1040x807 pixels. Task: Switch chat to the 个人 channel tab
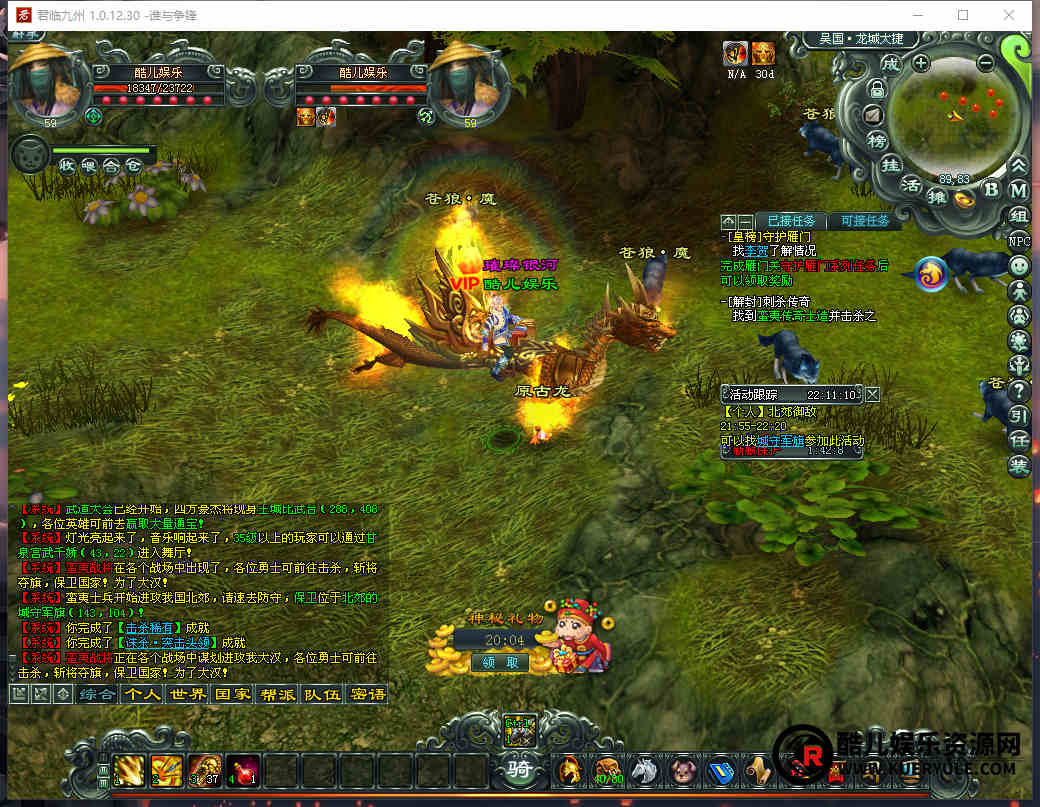point(141,694)
